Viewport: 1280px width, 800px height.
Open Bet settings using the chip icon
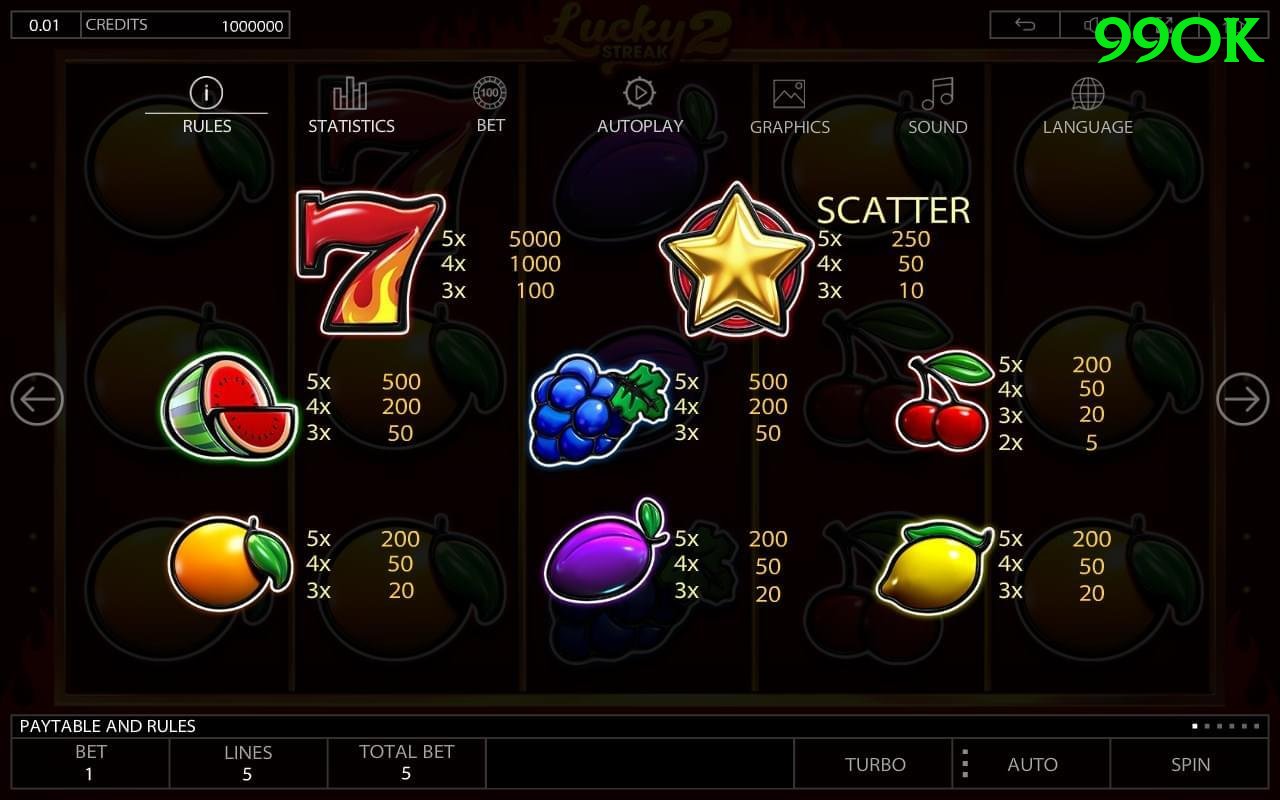(x=490, y=95)
